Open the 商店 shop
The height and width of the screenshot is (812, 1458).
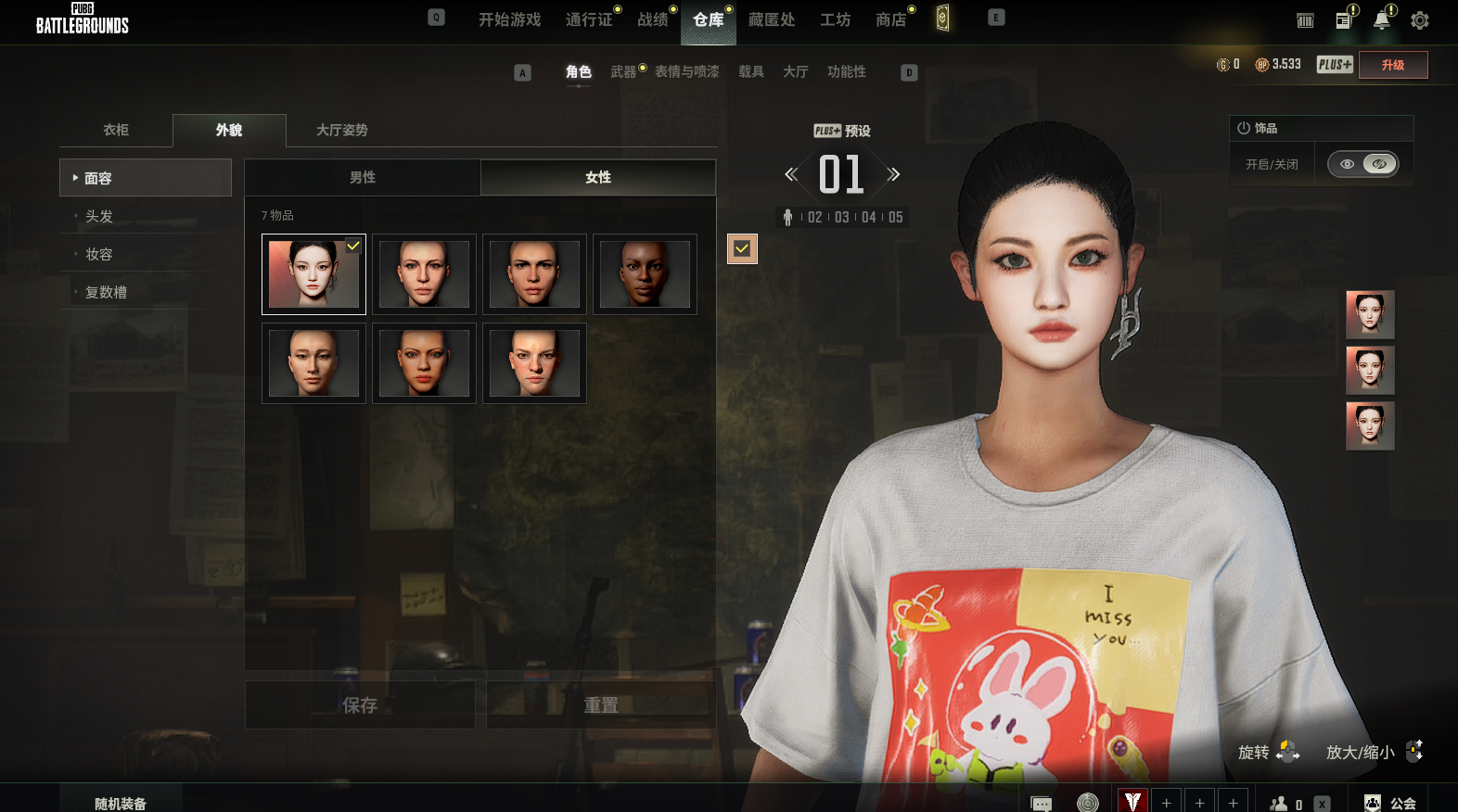click(x=890, y=19)
